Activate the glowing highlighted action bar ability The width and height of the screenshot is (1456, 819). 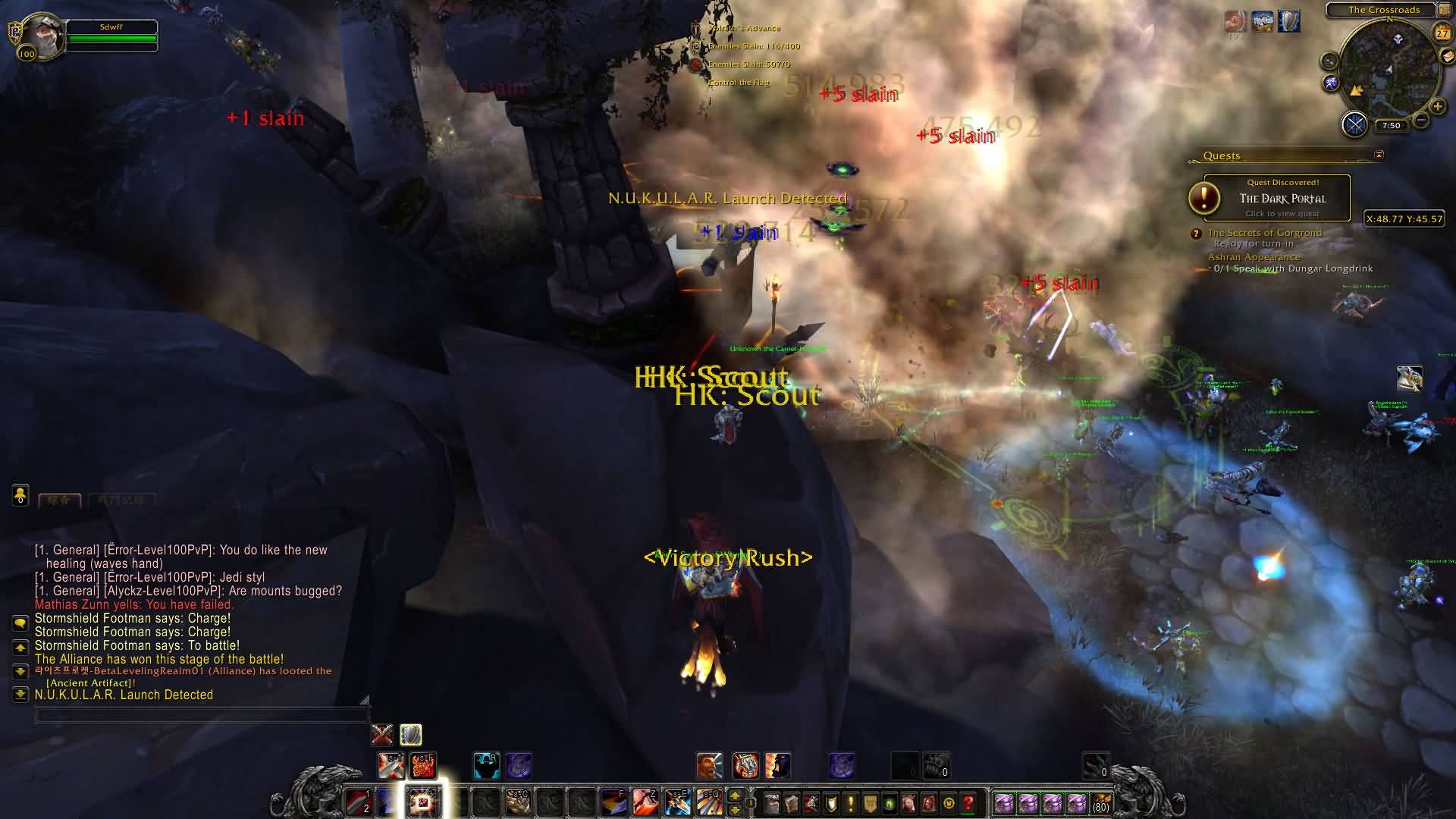click(x=422, y=802)
